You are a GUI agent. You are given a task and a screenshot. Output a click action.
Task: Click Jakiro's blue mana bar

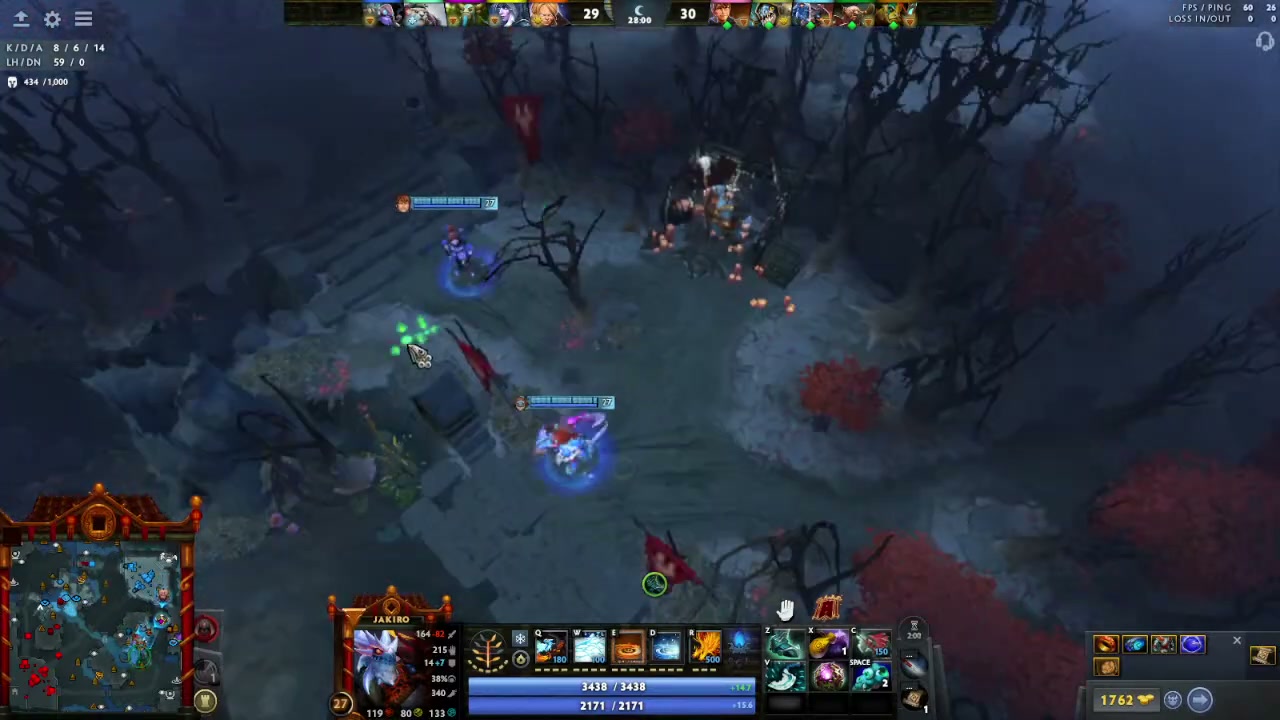point(612,705)
